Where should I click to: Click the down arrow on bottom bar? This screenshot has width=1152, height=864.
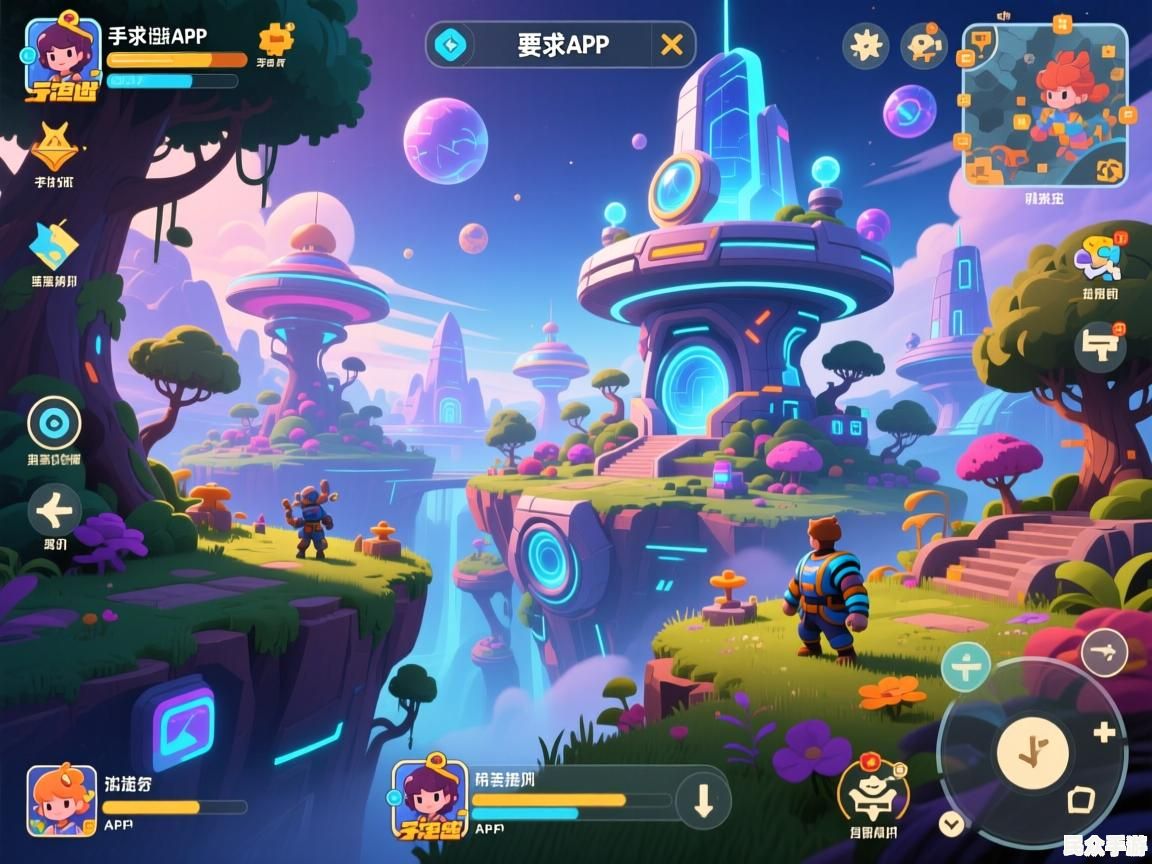tap(702, 801)
